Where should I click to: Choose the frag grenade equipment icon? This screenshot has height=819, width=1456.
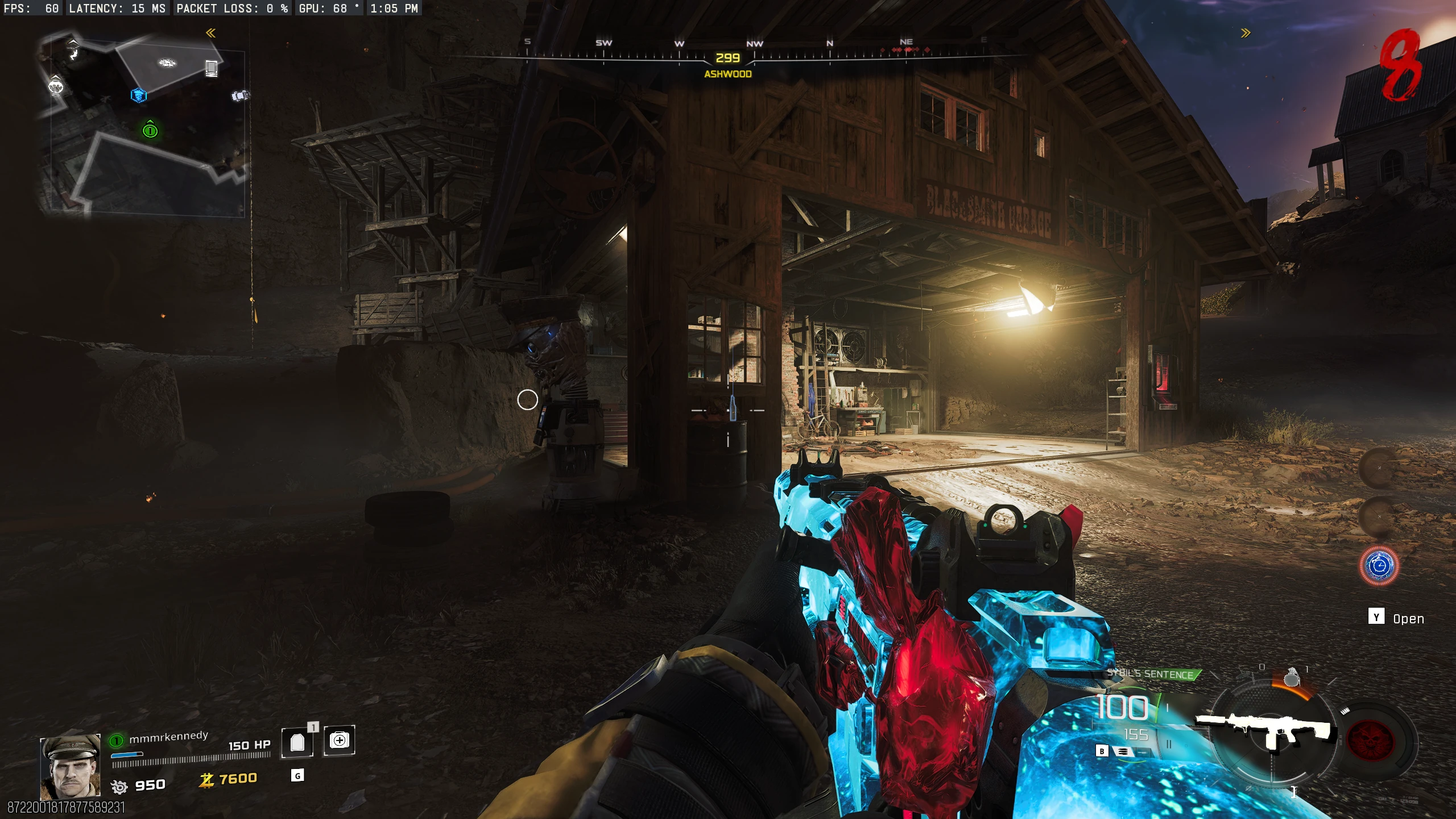1292,677
